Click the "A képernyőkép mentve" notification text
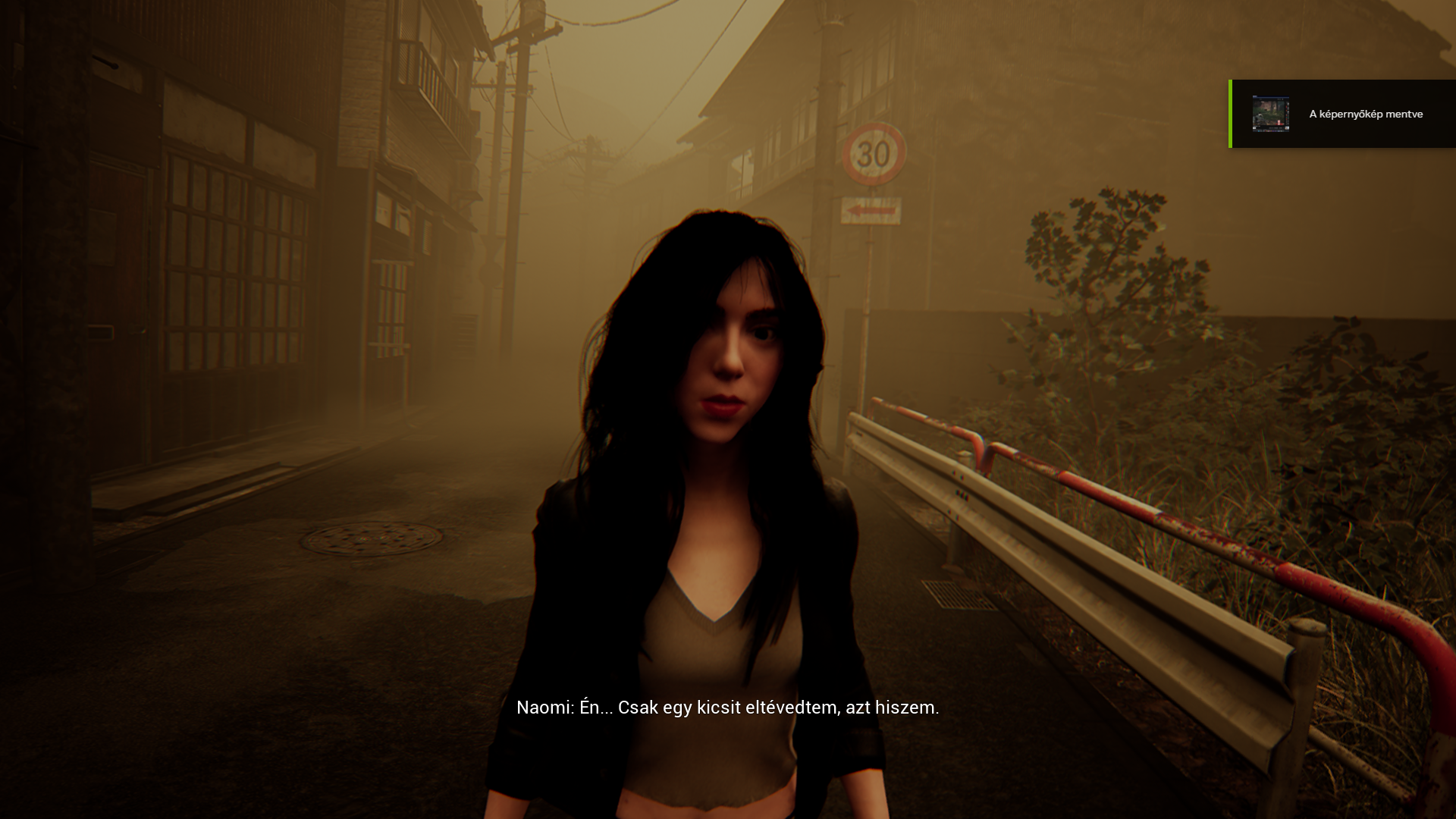Image resolution: width=1456 pixels, height=819 pixels. (x=1366, y=114)
